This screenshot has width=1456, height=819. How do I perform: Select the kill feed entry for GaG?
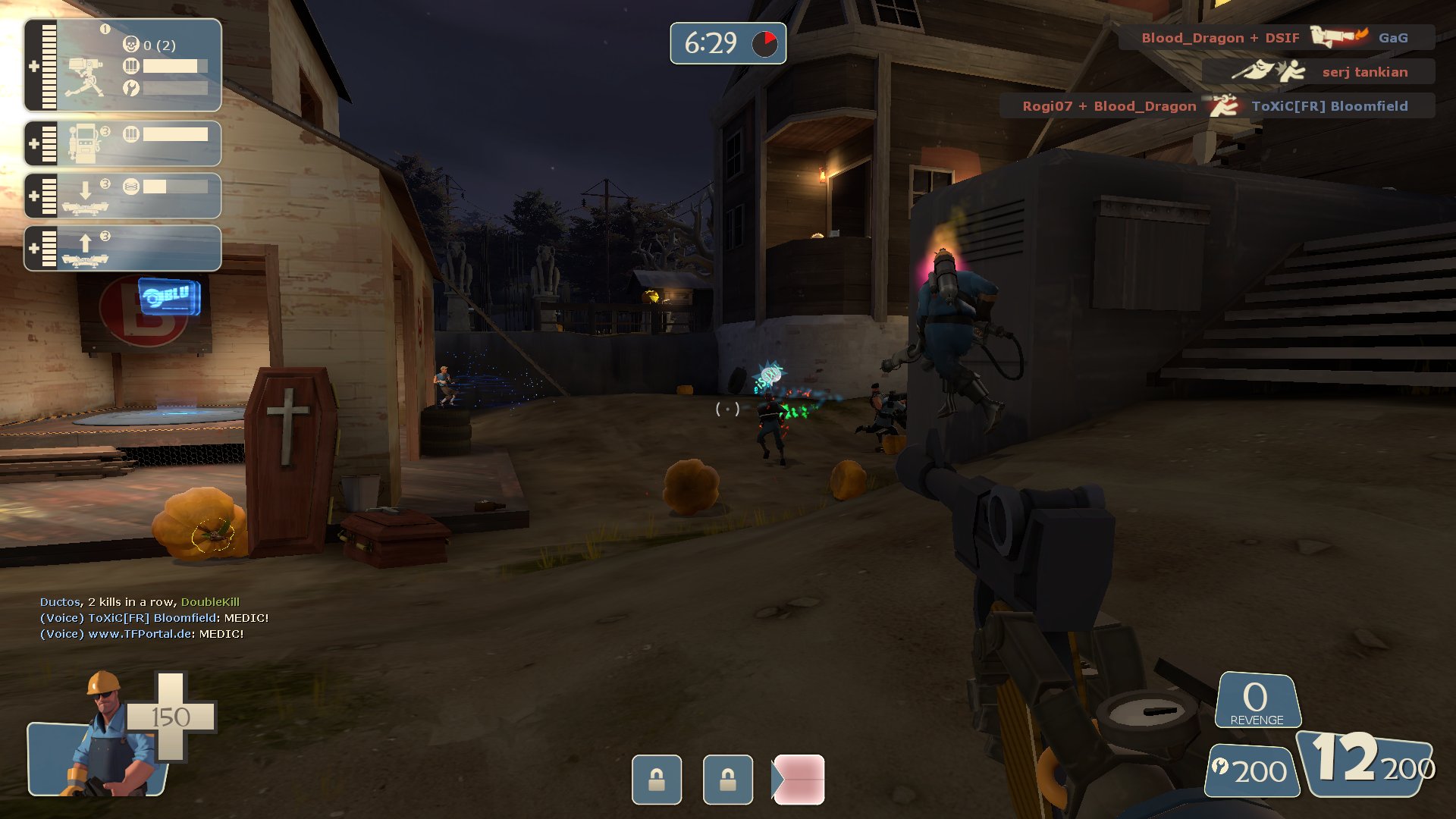(x=1276, y=37)
